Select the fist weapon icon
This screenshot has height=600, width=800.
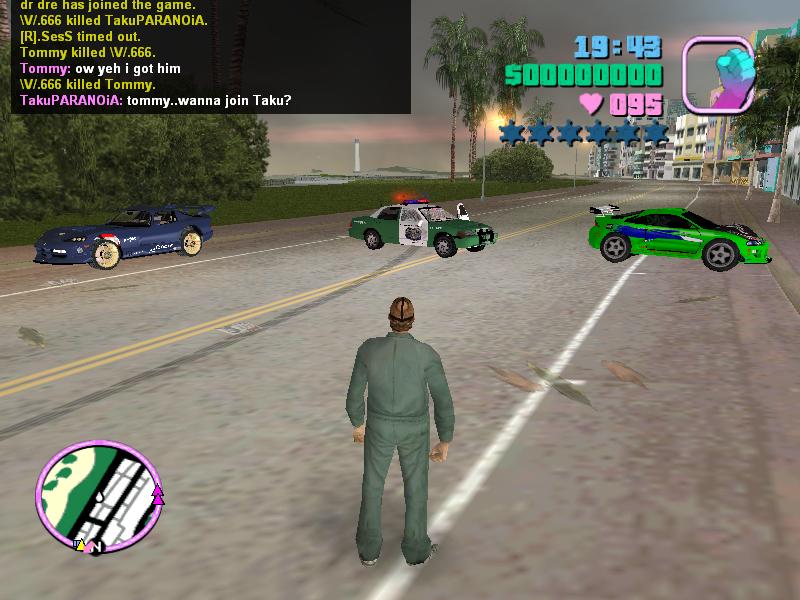click(x=717, y=73)
